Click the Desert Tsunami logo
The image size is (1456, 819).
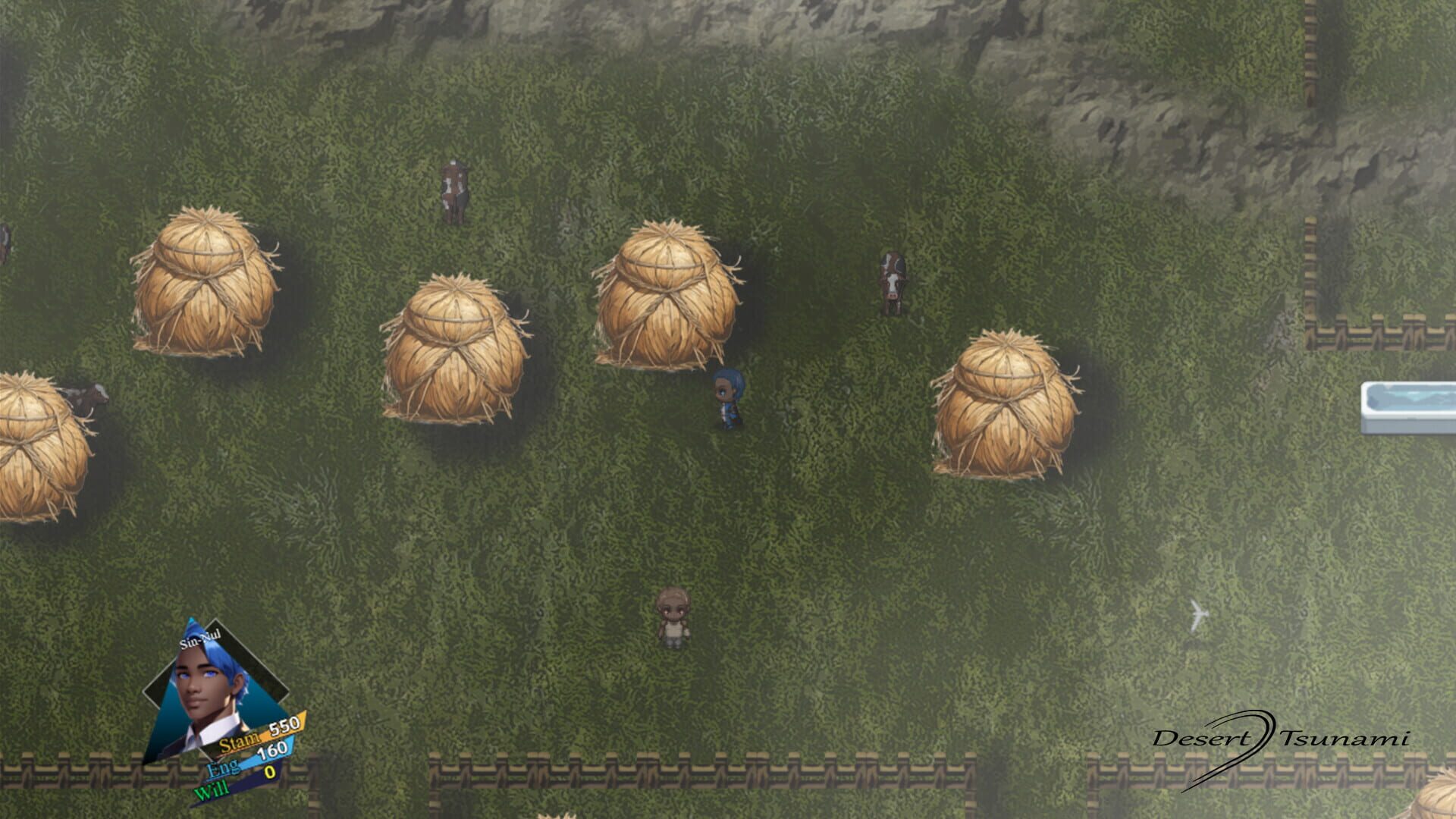pos(1285,738)
